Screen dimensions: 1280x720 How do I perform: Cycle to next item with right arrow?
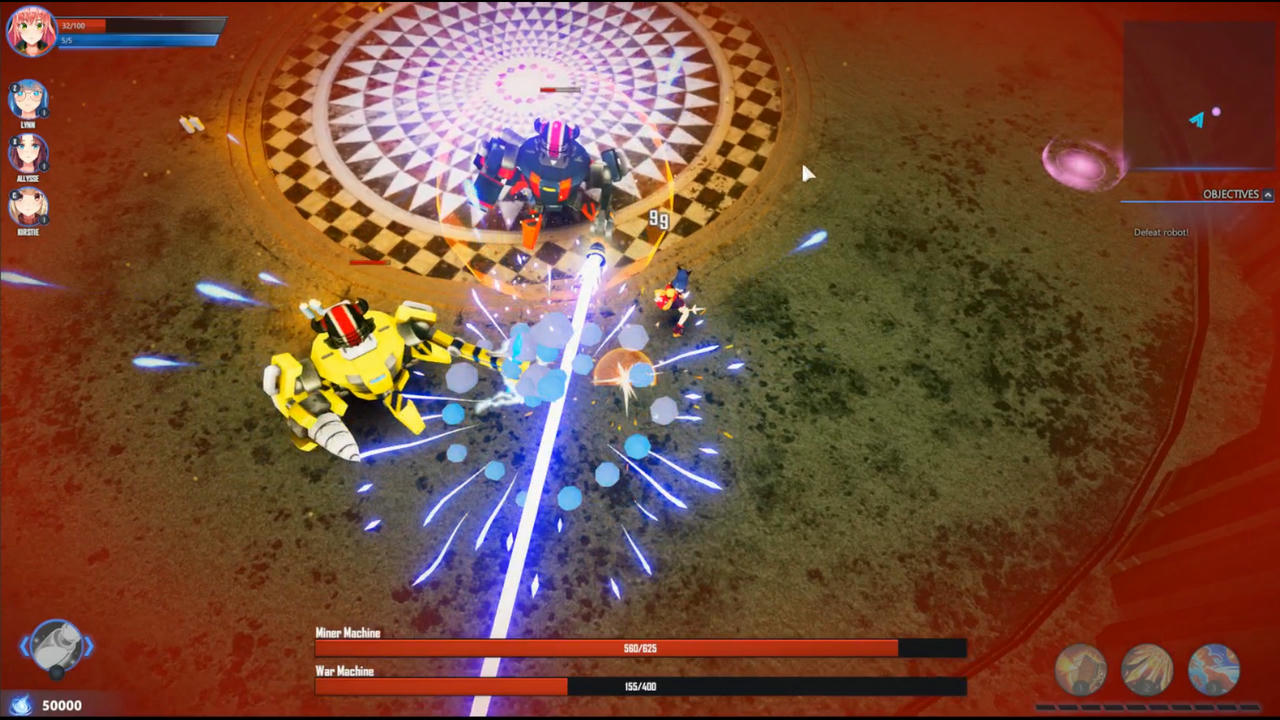[x=89, y=647]
